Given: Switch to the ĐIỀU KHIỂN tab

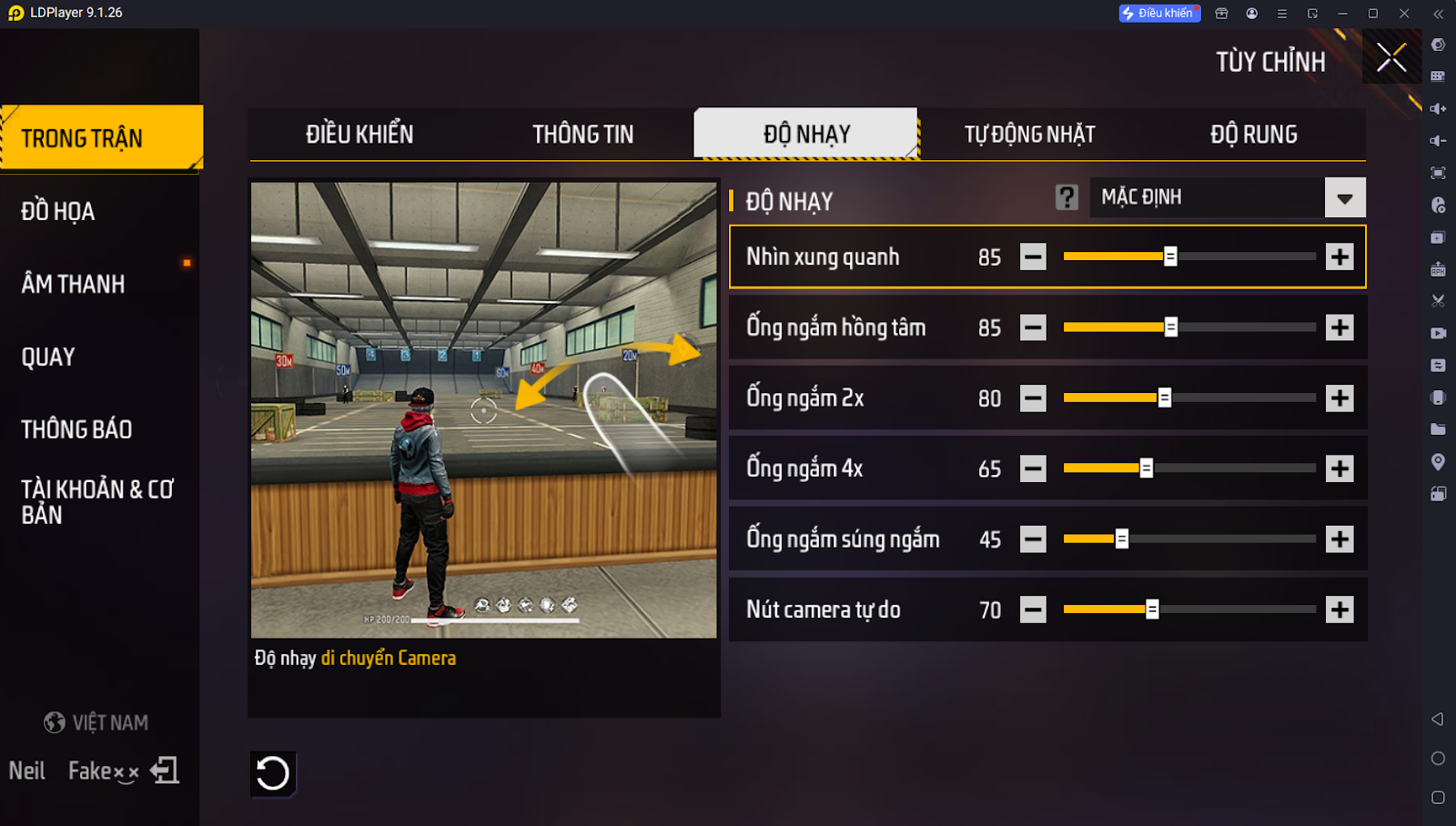Looking at the screenshot, I should 359,135.
